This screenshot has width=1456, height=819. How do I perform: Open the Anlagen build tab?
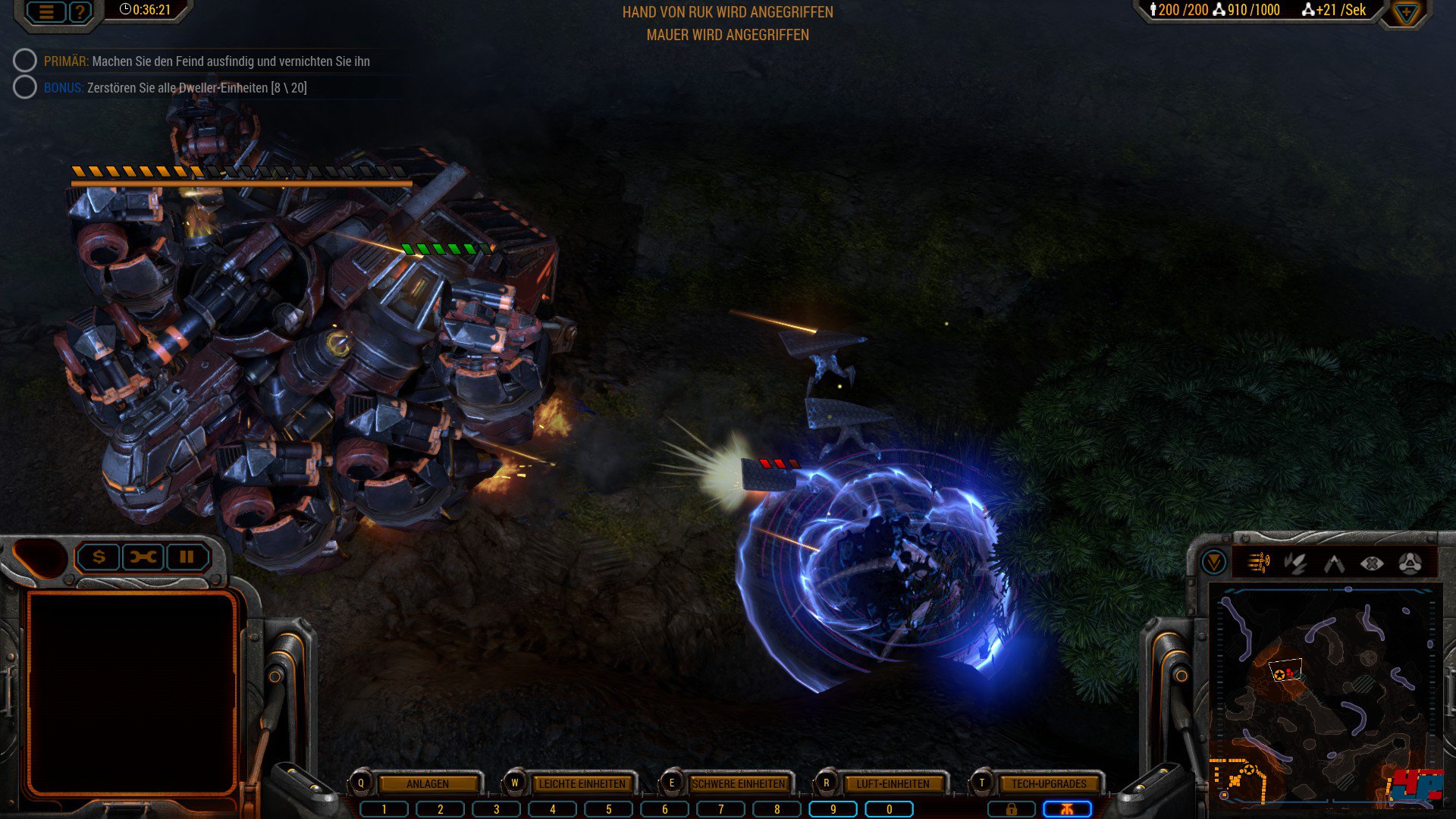[428, 783]
